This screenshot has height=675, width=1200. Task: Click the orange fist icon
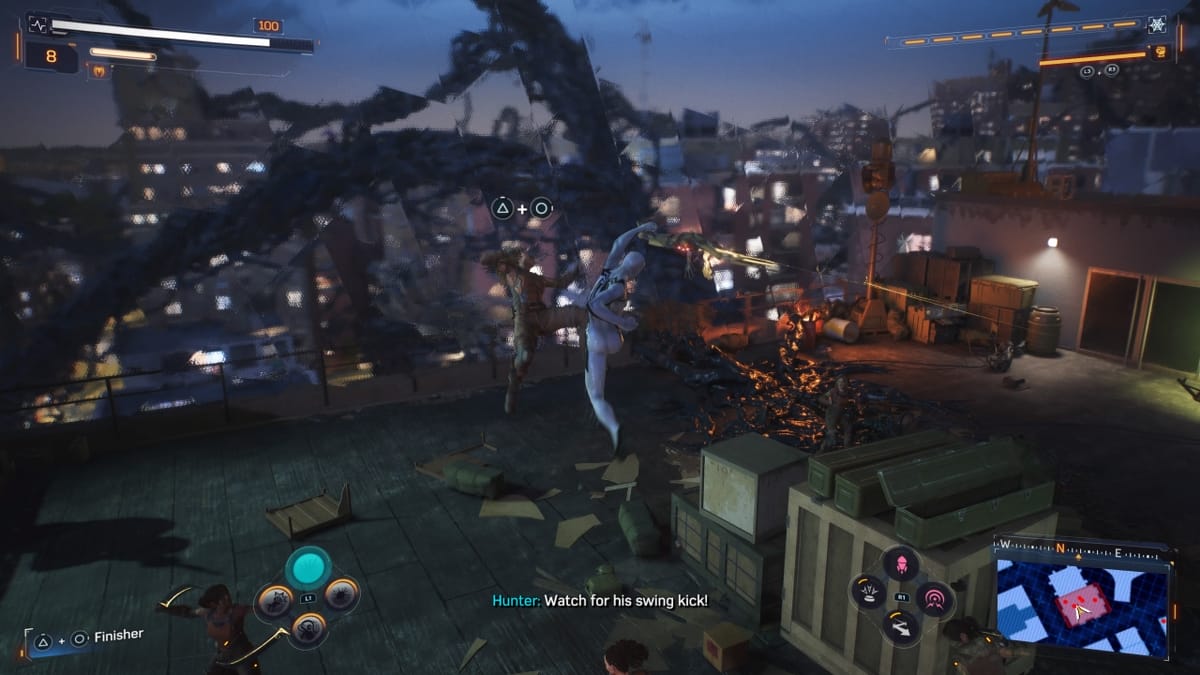pos(1159,52)
